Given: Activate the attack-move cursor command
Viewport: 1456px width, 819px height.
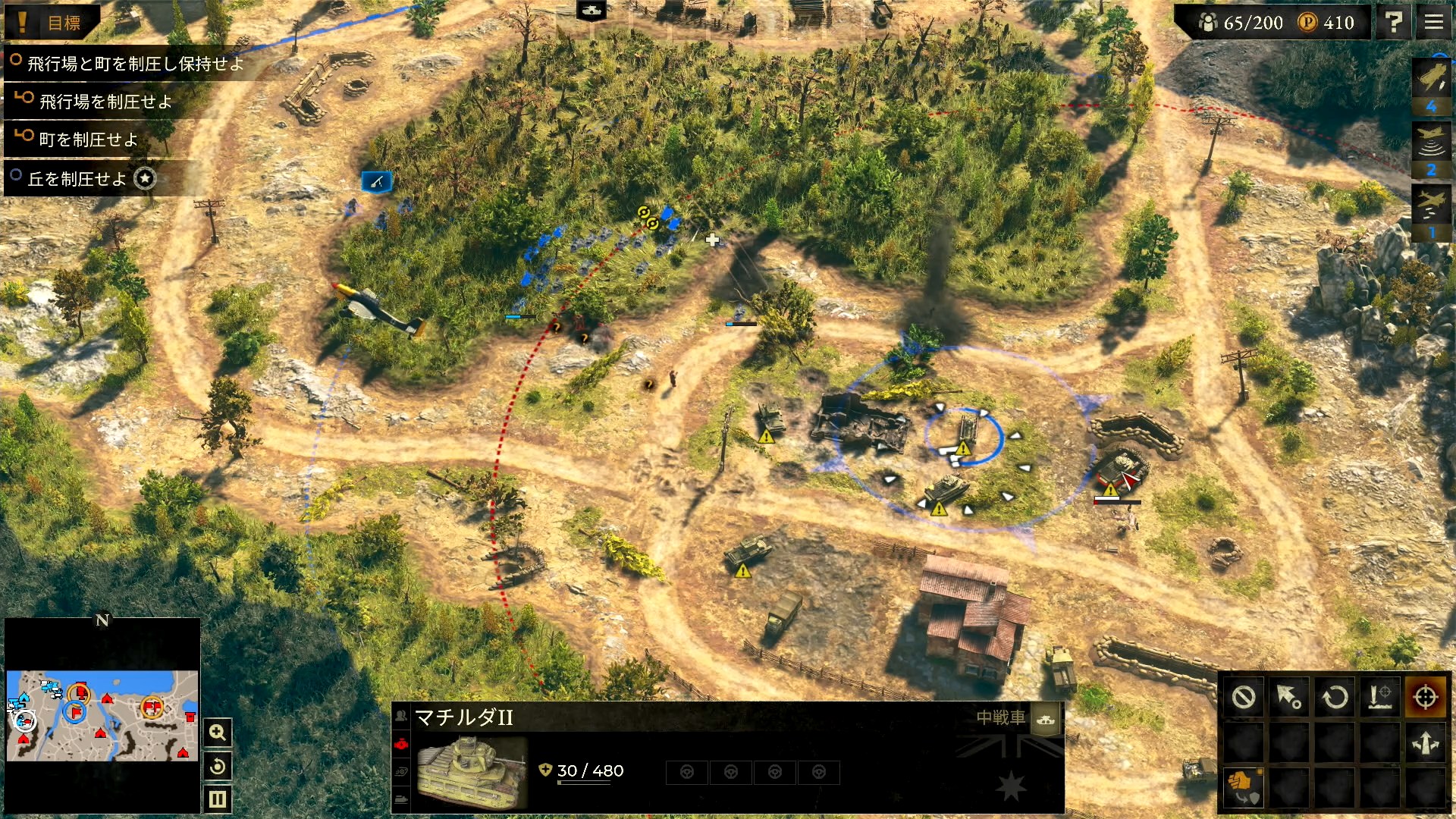Looking at the screenshot, I should (x=1288, y=696).
